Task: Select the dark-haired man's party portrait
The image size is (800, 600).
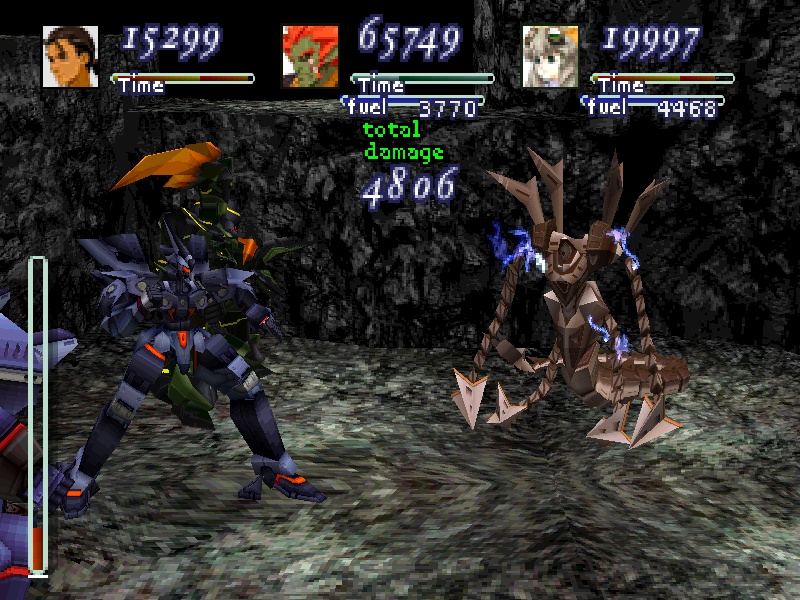Action: pyautogui.click(x=70, y=57)
